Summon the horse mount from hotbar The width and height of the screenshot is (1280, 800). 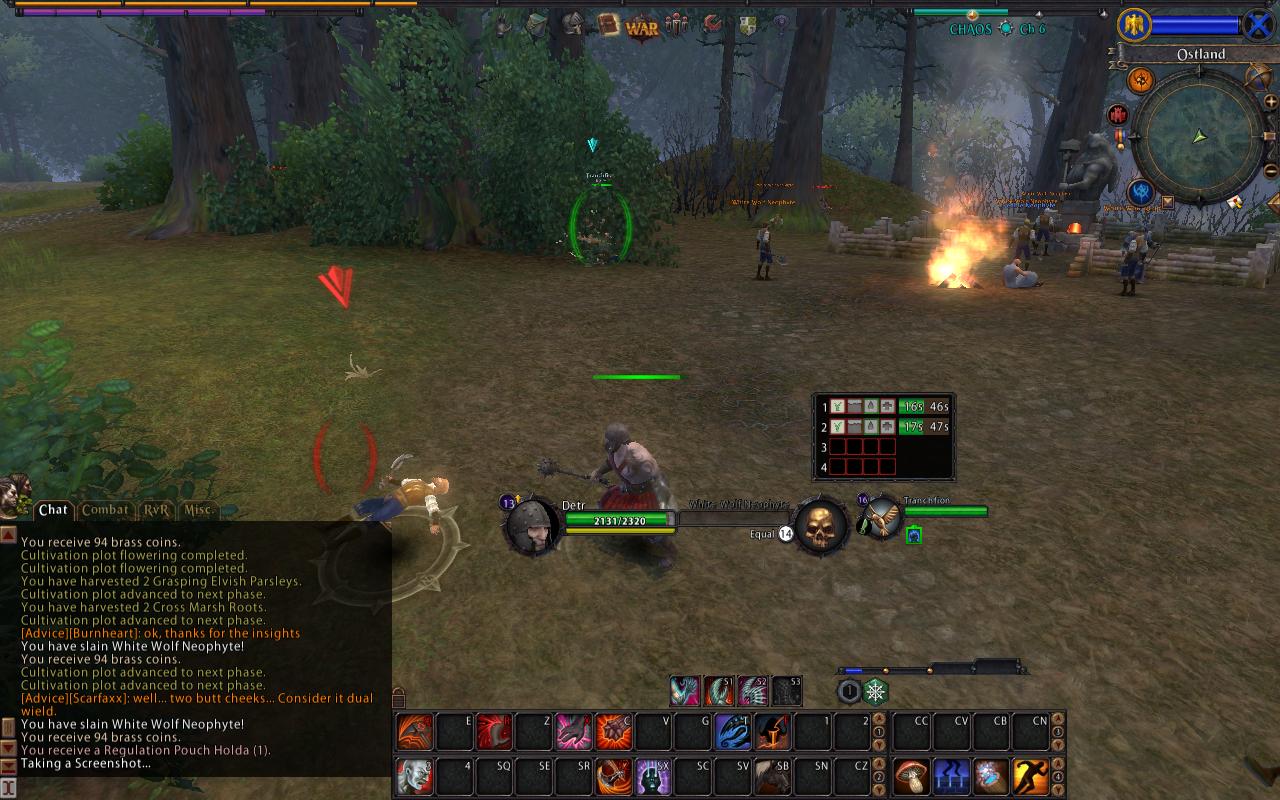coord(773,775)
